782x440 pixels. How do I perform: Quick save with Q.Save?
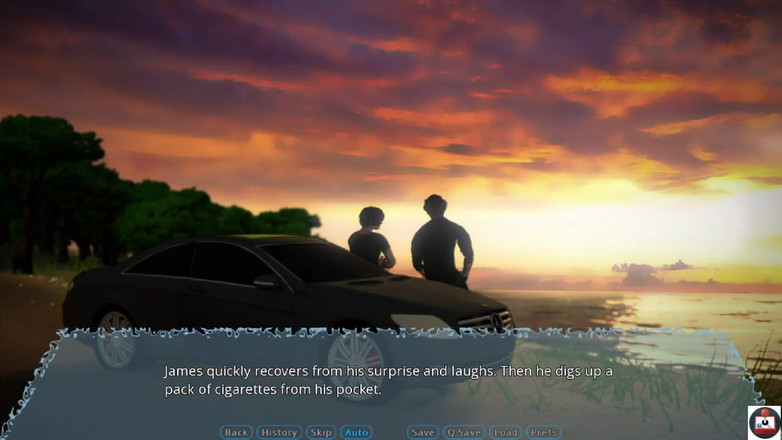click(x=464, y=432)
